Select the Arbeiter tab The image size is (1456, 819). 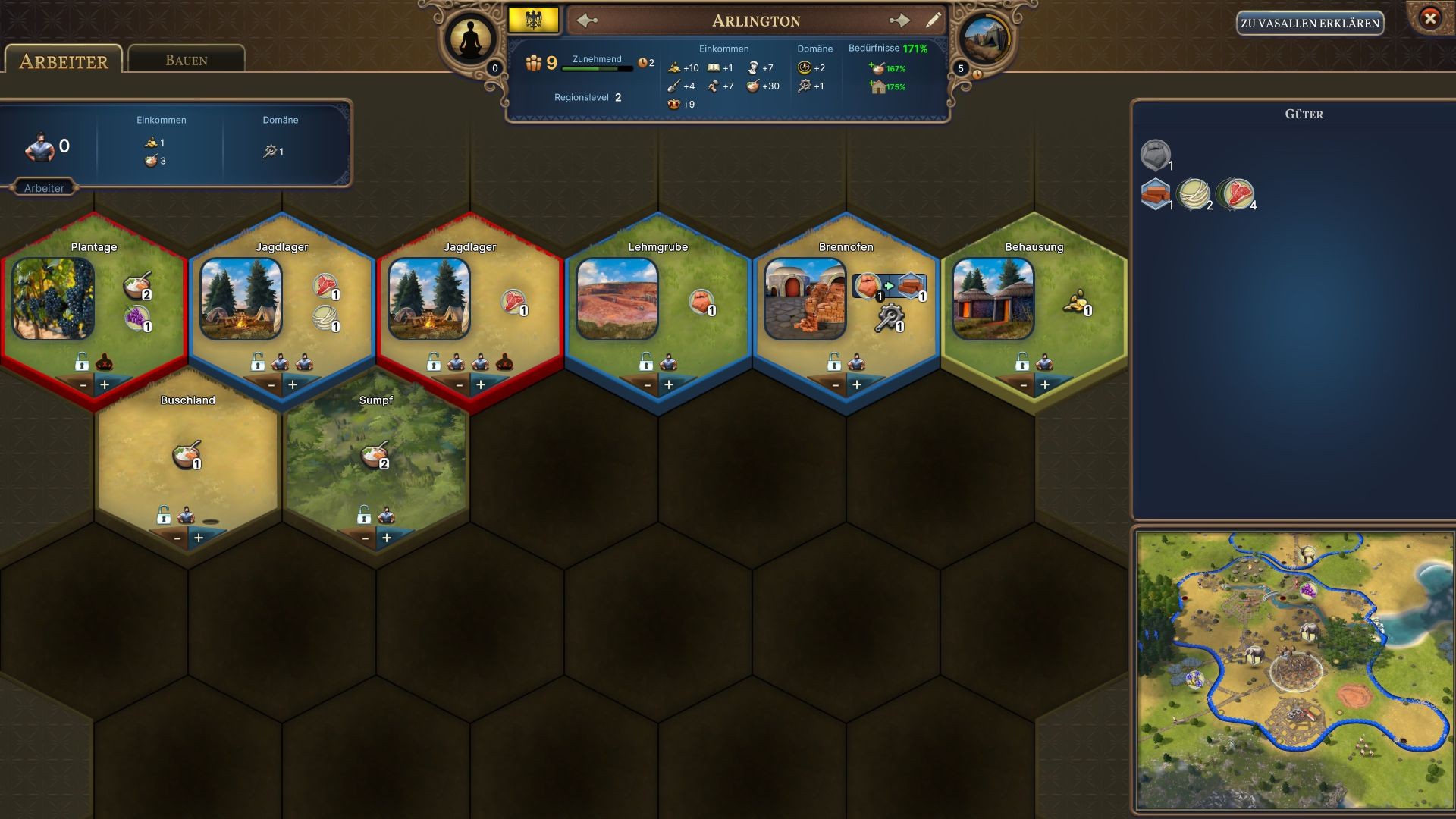point(63,61)
